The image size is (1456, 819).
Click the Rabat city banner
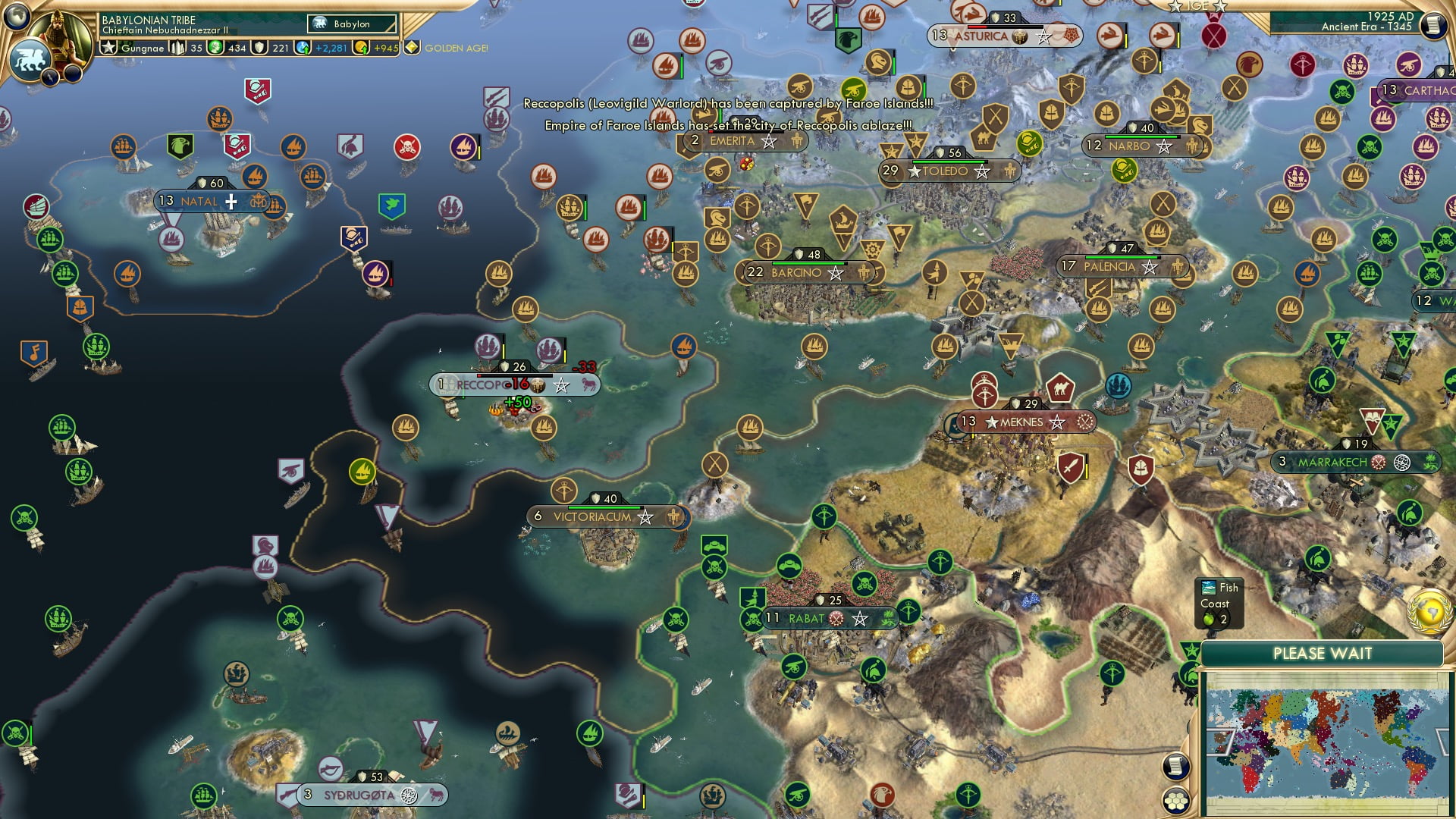[823, 618]
